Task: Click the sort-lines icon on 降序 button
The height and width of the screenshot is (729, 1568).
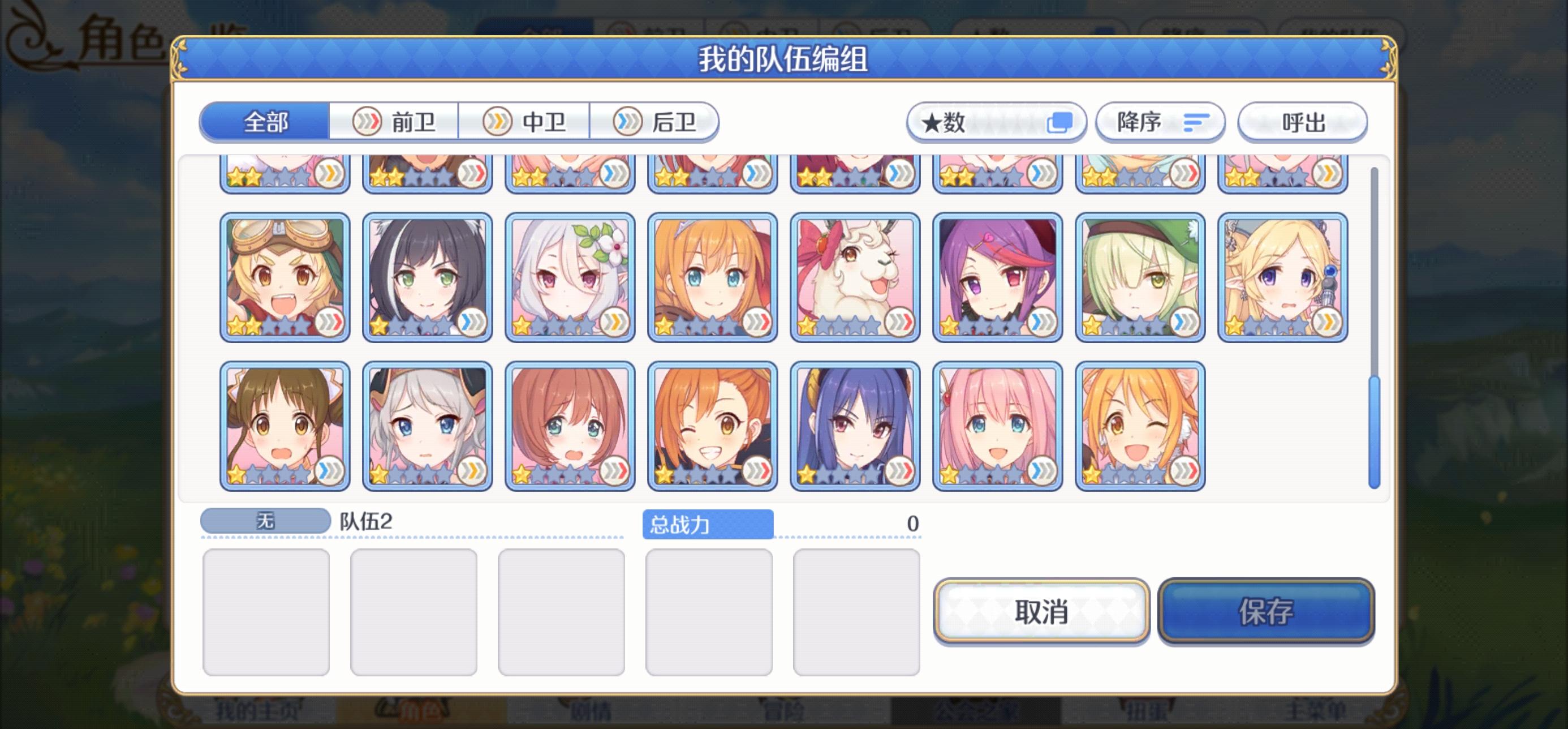Action: click(x=1194, y=122)
